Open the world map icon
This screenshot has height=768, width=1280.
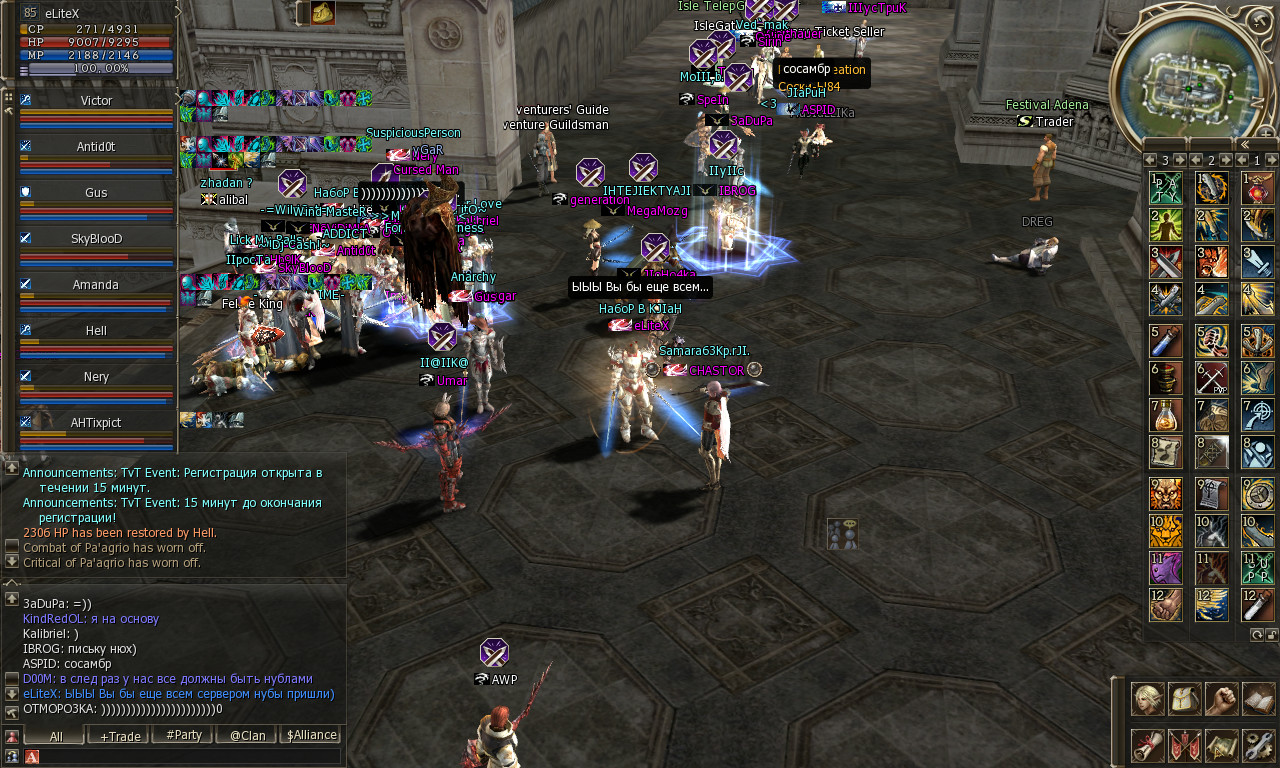pos(1221,745)
